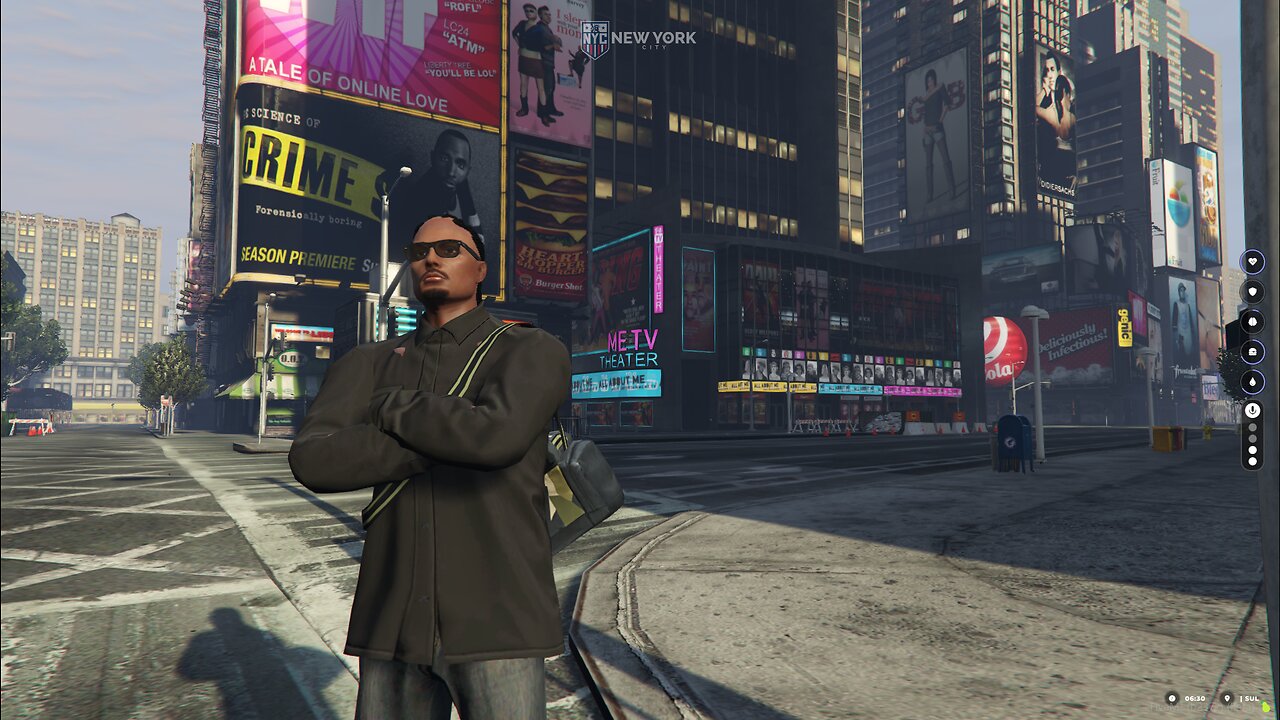Click the 06:30 time display
Viewport: 1280px width, 720px height.
click(x=1194, y=698)
